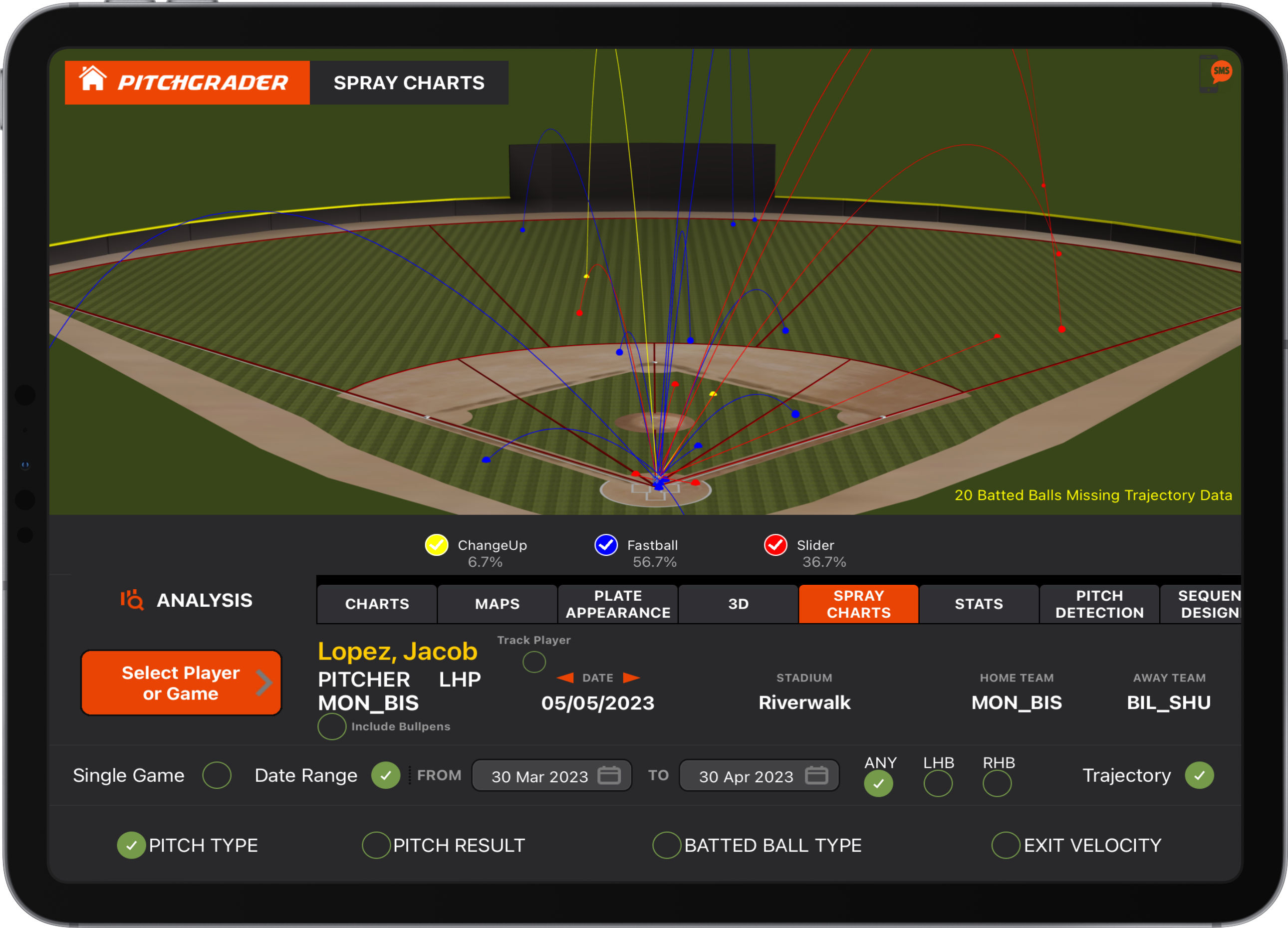1288x928 pixels.
Task: Go to the previous date with the left arrow
Action: [x=564, y=678]
